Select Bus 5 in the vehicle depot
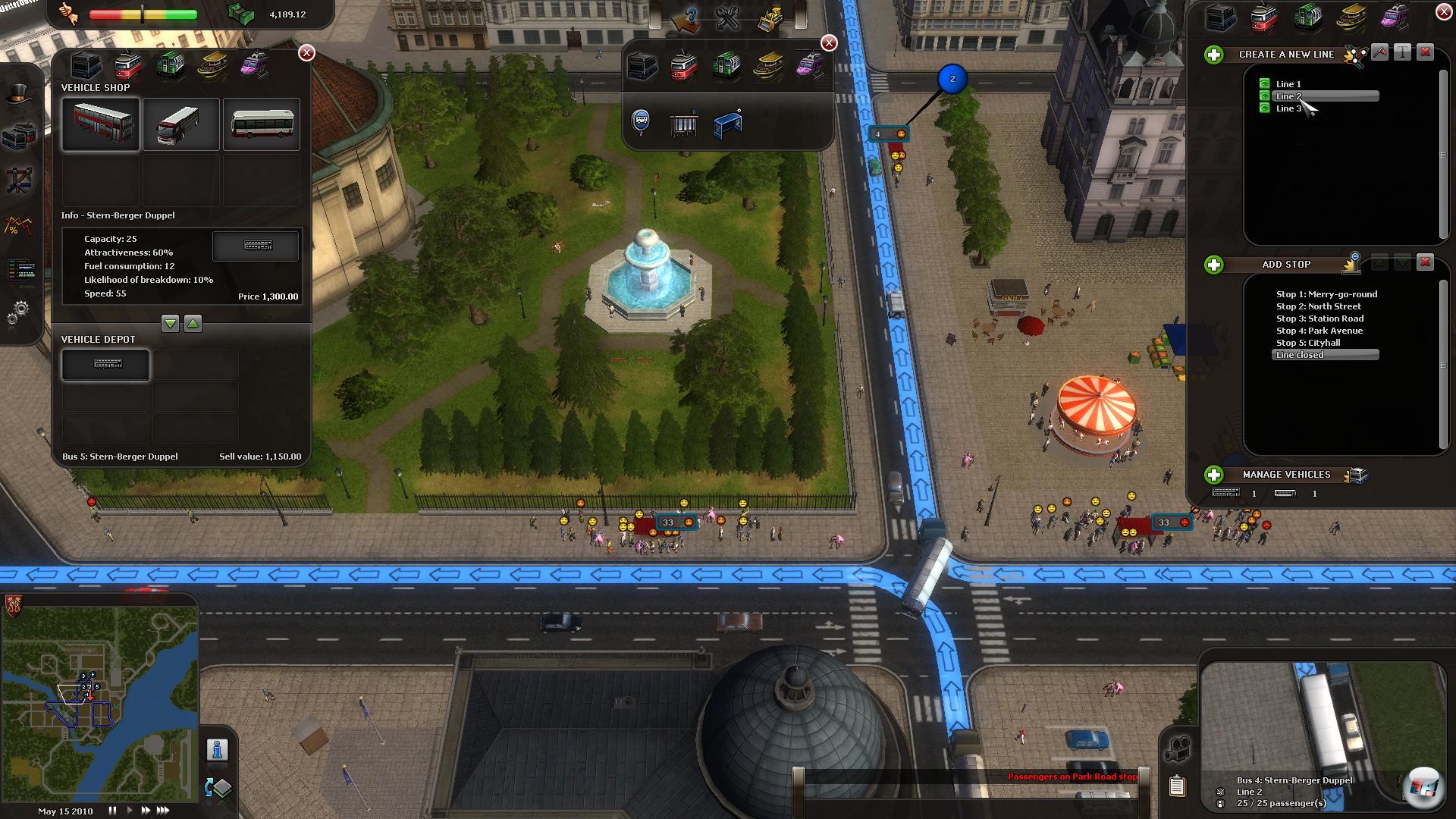Viewport: 1456px width, 819px height. click(x=106, y=365)
